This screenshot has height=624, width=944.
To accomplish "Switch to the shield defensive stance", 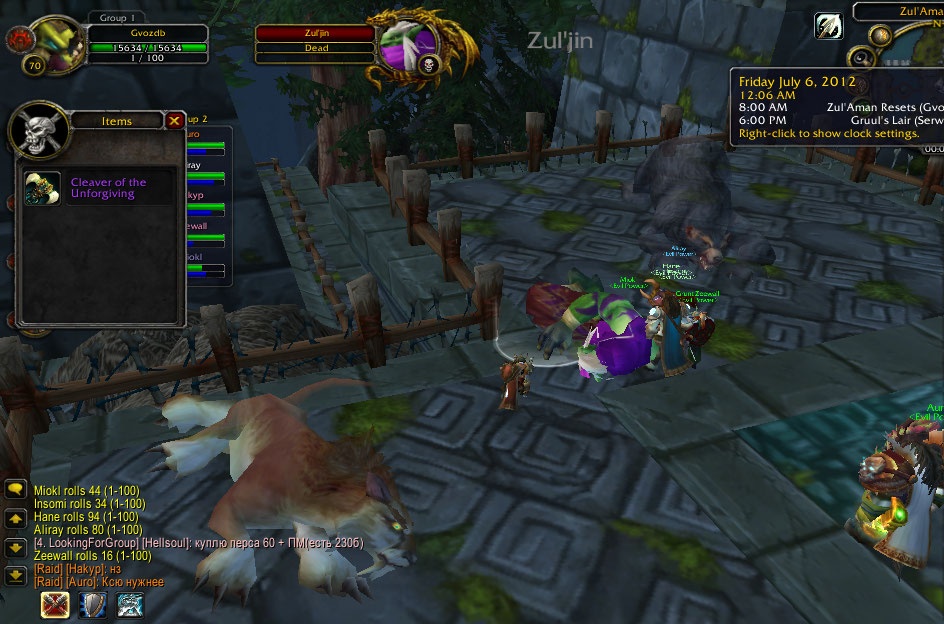I will point(93,605).
